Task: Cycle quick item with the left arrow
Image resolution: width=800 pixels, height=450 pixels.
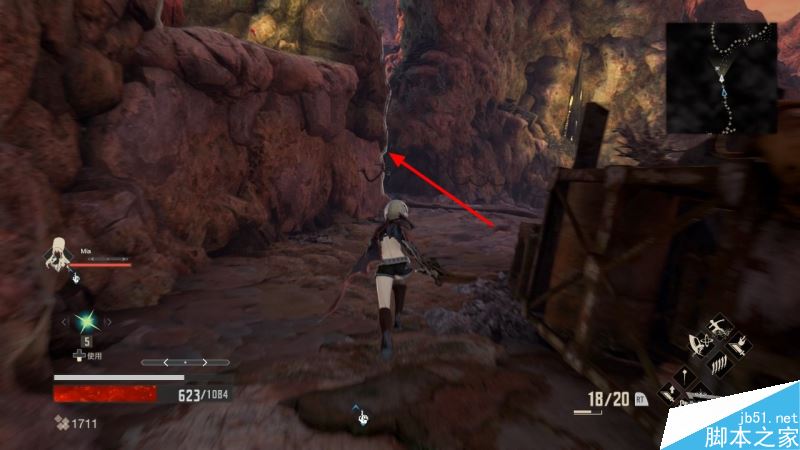Action: (x=66, y=322)
